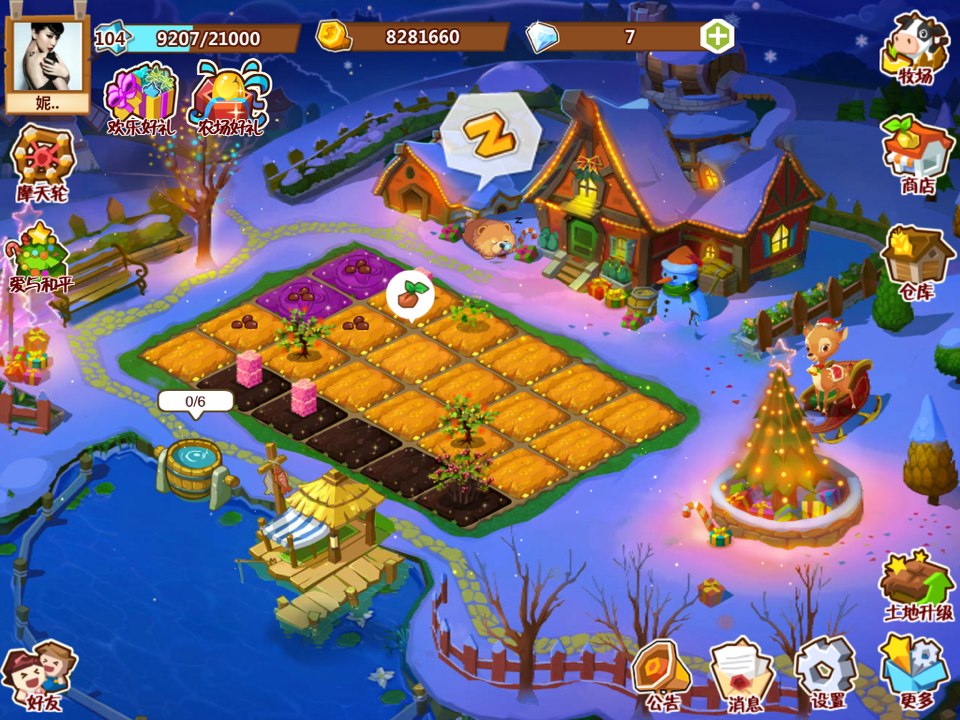Open the 仓库 warehouse
This screenshot has height=720, width=960.
pos(916,261)
